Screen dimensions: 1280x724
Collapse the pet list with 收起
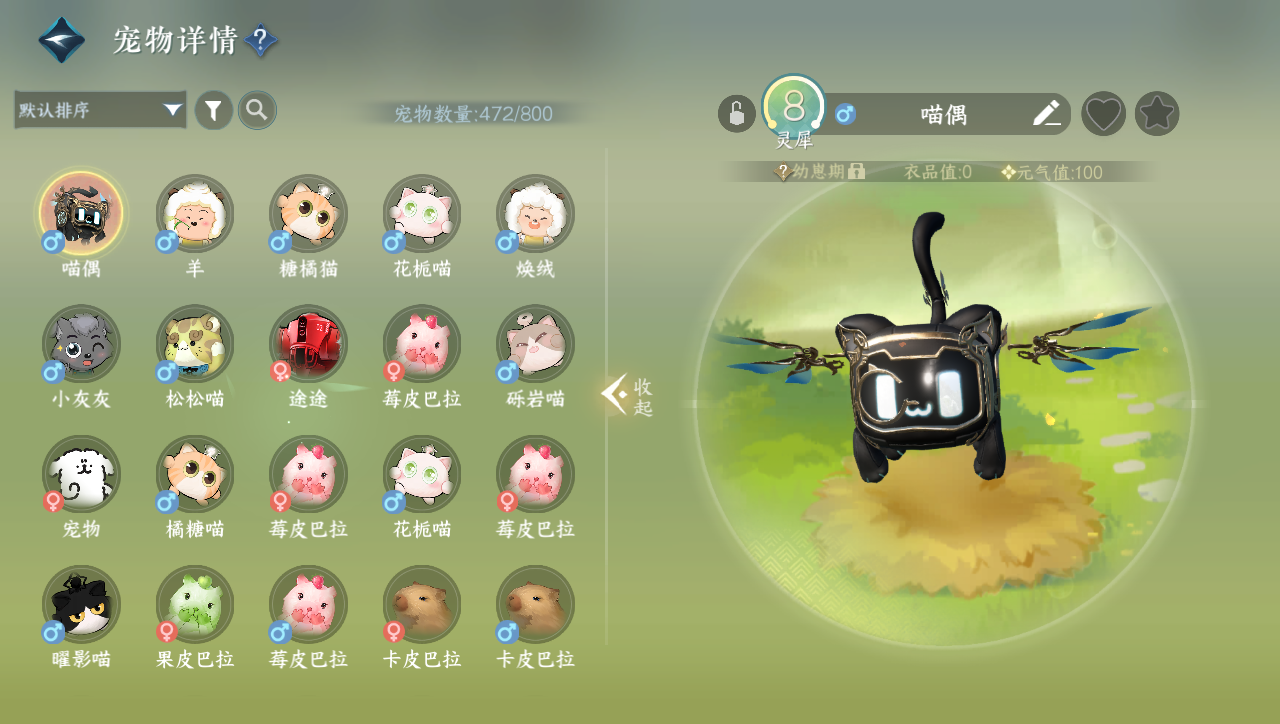click(628, 397)
